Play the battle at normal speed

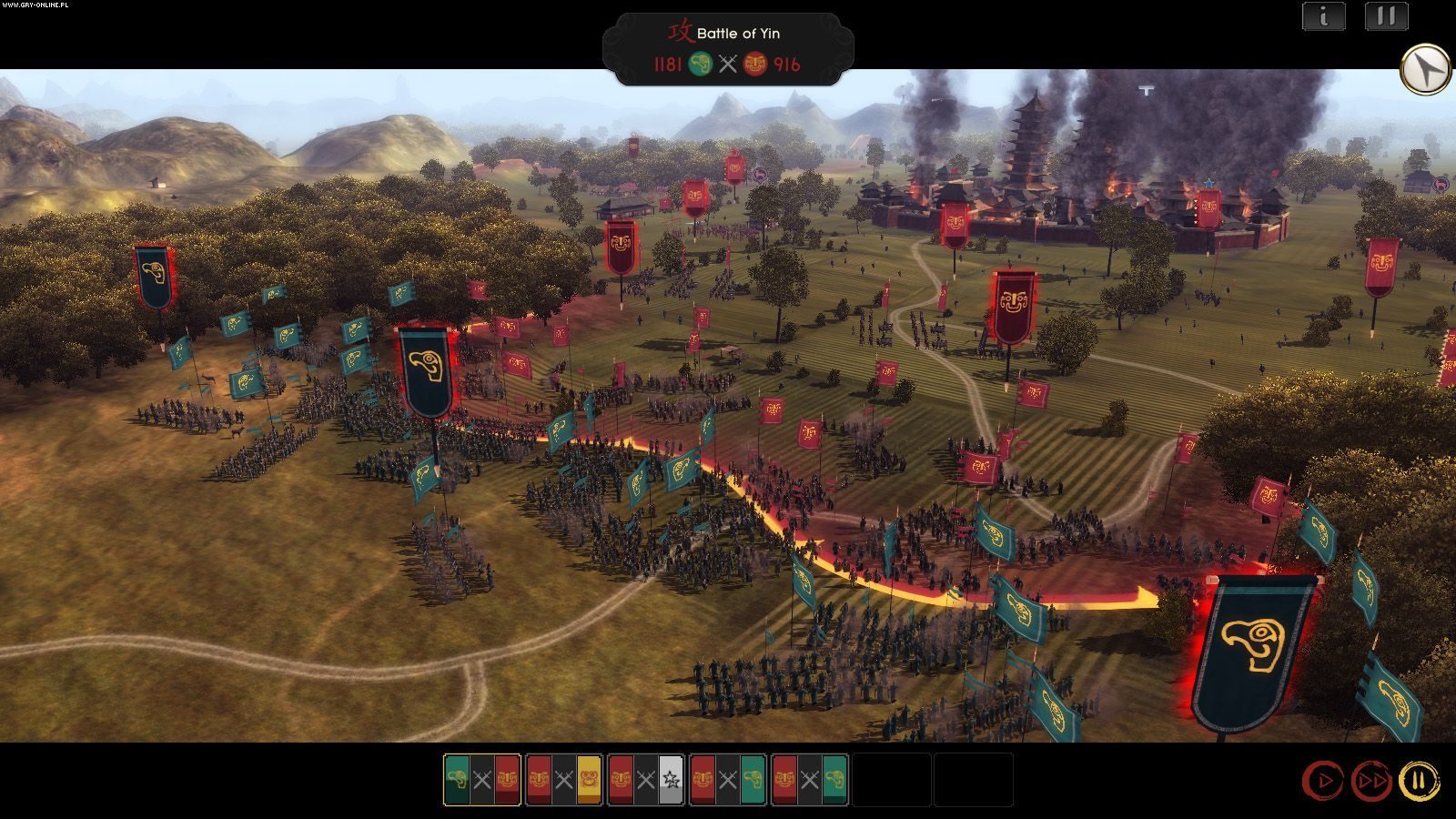pyautogui.click(x=1323, y=781)
